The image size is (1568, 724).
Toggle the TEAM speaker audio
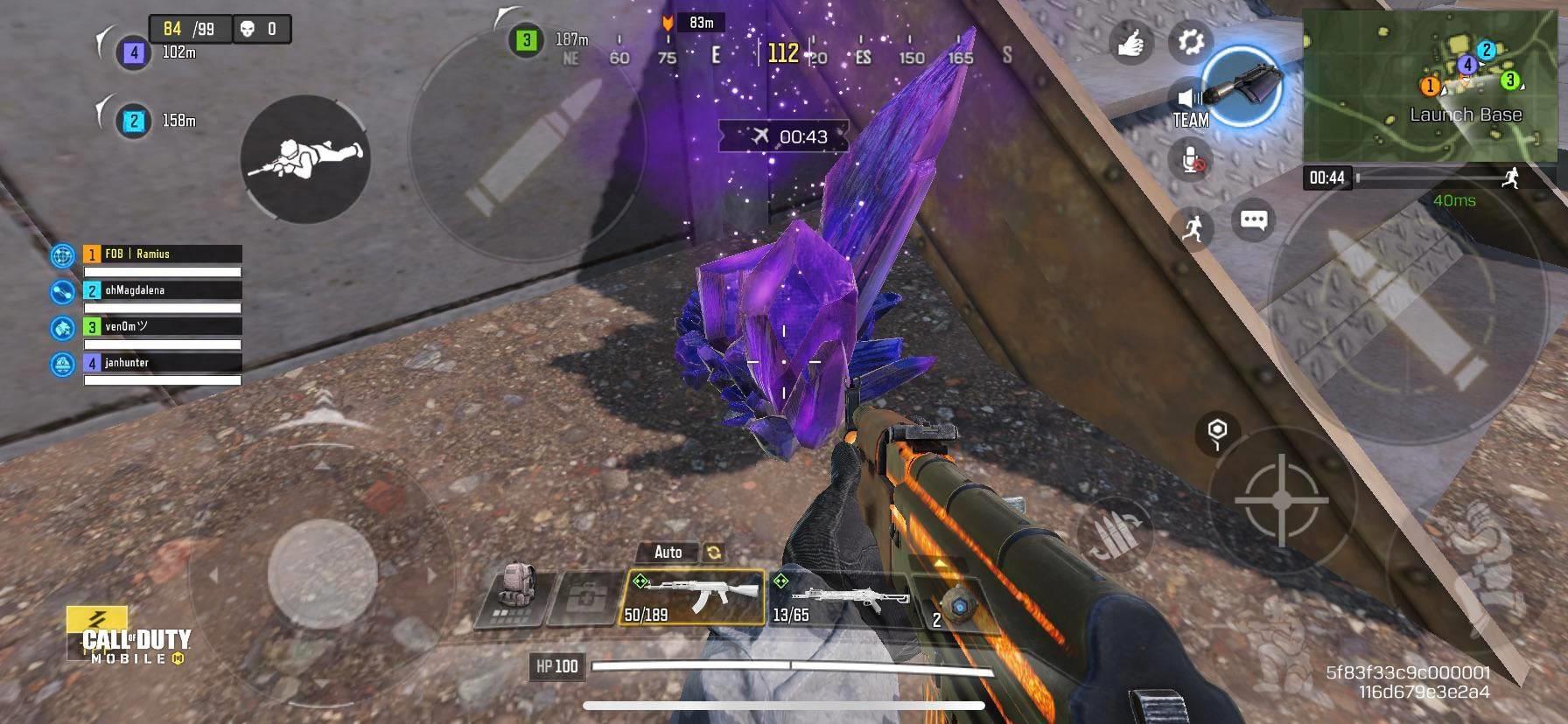[x=1189, y=105]
